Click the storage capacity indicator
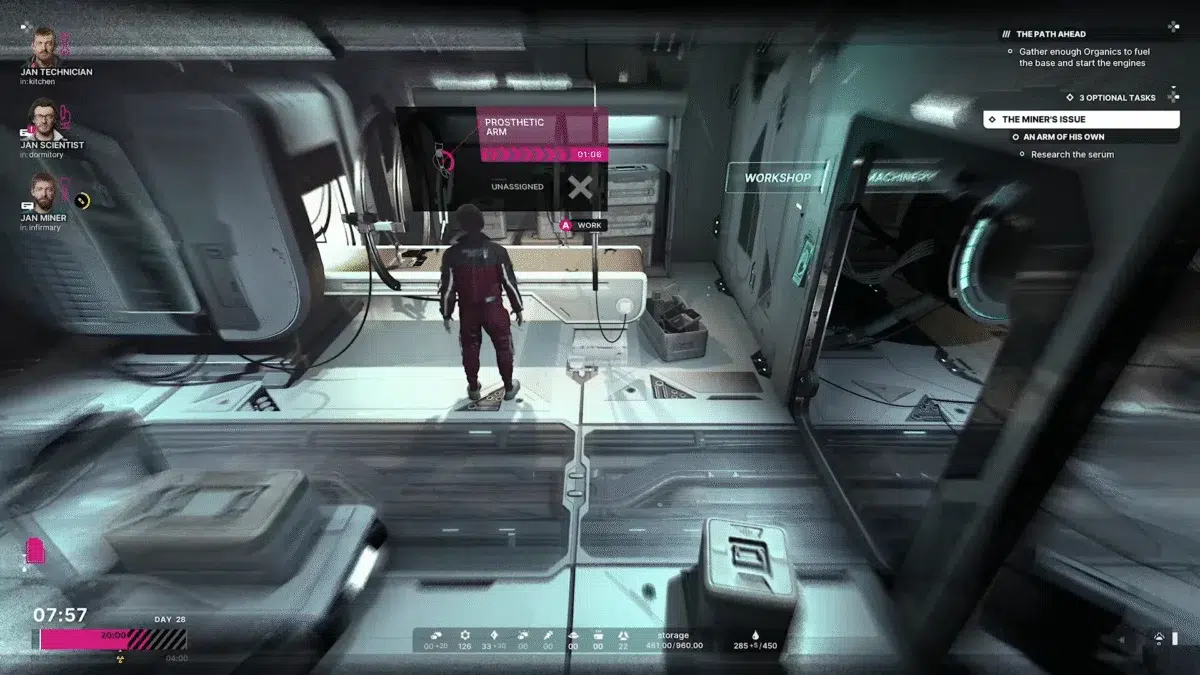The height and width of the screenshot is (675, 1200). point(673,640)
